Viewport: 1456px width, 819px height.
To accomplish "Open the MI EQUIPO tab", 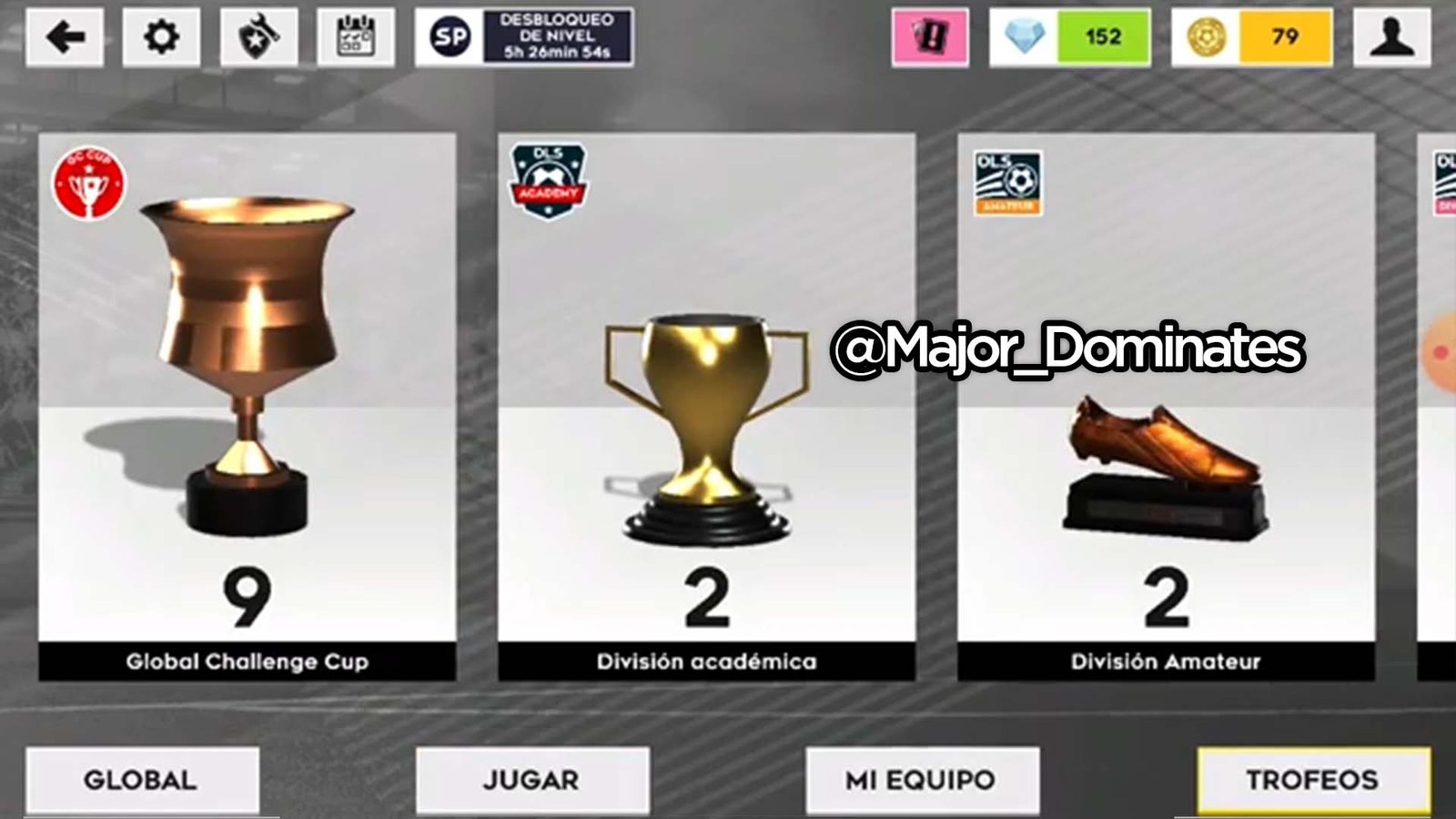I will coord(922,779).
